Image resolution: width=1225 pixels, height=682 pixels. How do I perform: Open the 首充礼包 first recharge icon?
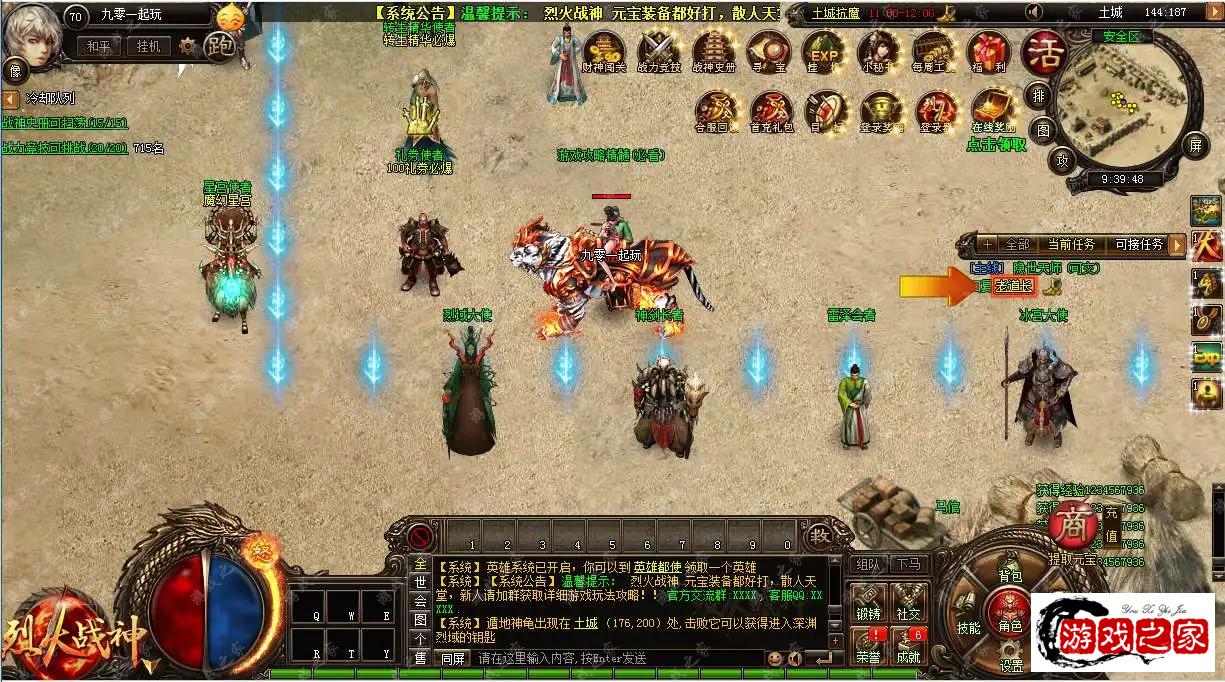coord(770,109)
